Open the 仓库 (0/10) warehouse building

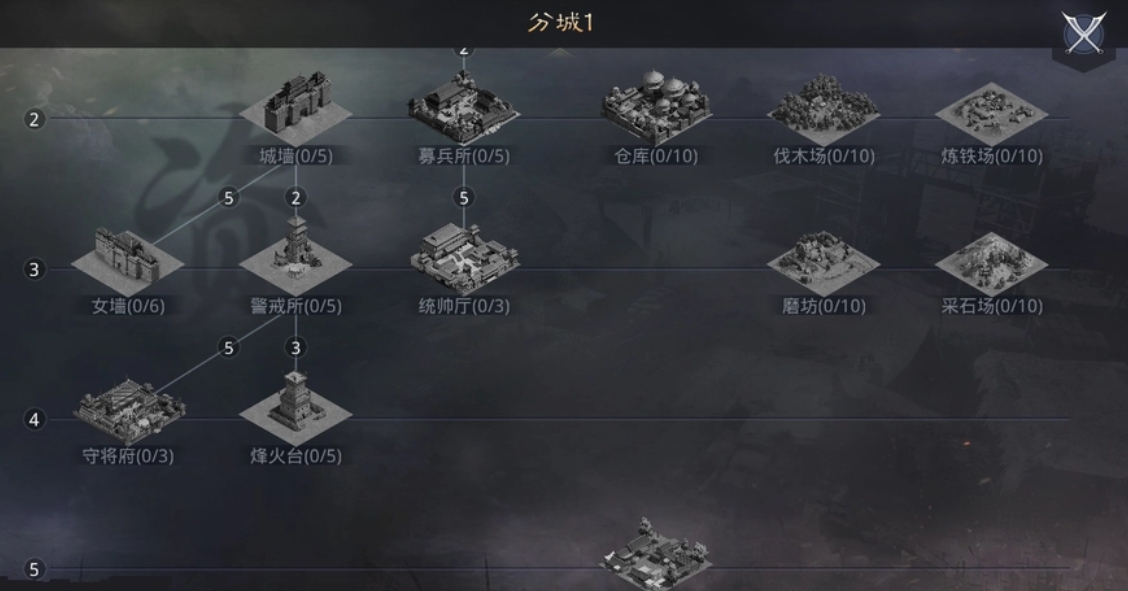point(656,108)
